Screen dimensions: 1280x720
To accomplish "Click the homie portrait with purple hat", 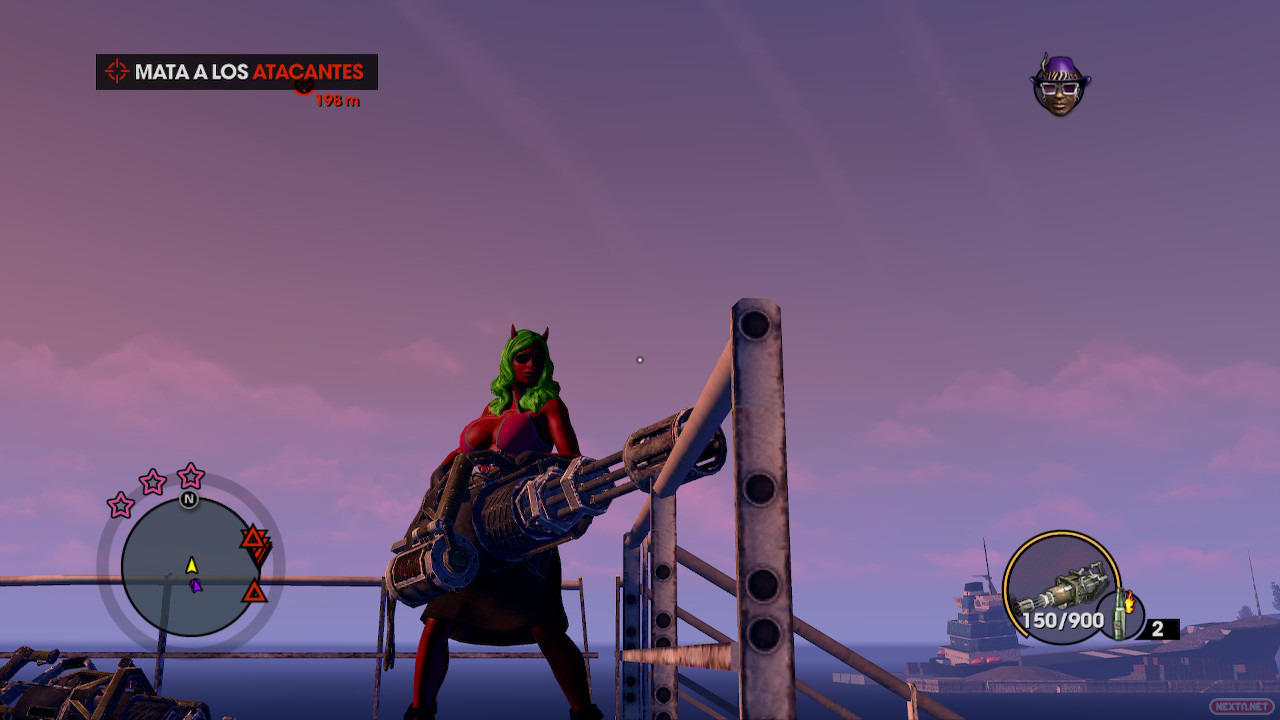I will click(x=1060, y=85).
